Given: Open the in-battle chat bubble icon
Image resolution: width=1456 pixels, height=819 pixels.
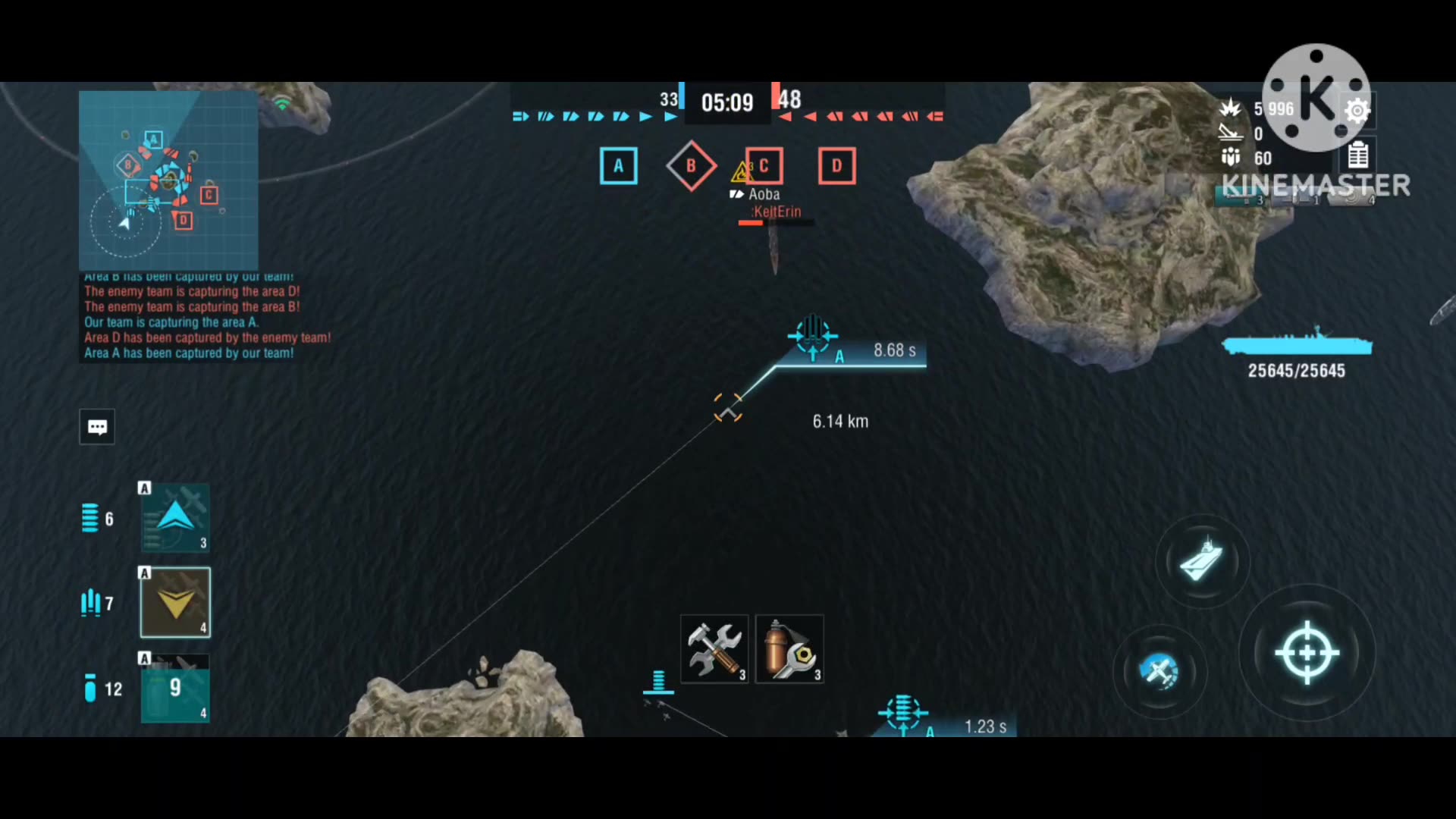Looking at the screenshot, I should (x=97, y=426).
